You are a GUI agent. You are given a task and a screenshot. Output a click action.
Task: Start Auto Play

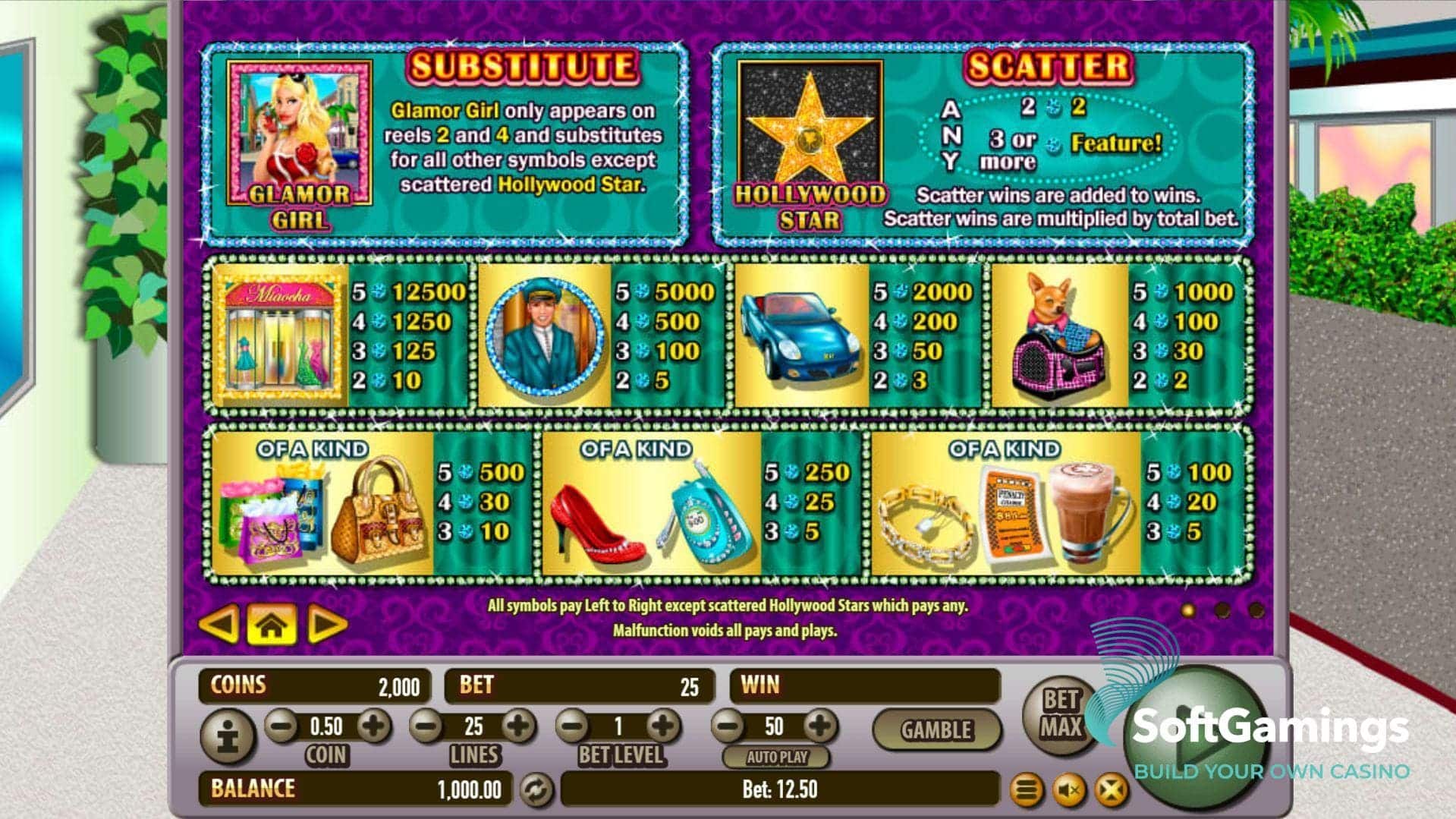777,757
